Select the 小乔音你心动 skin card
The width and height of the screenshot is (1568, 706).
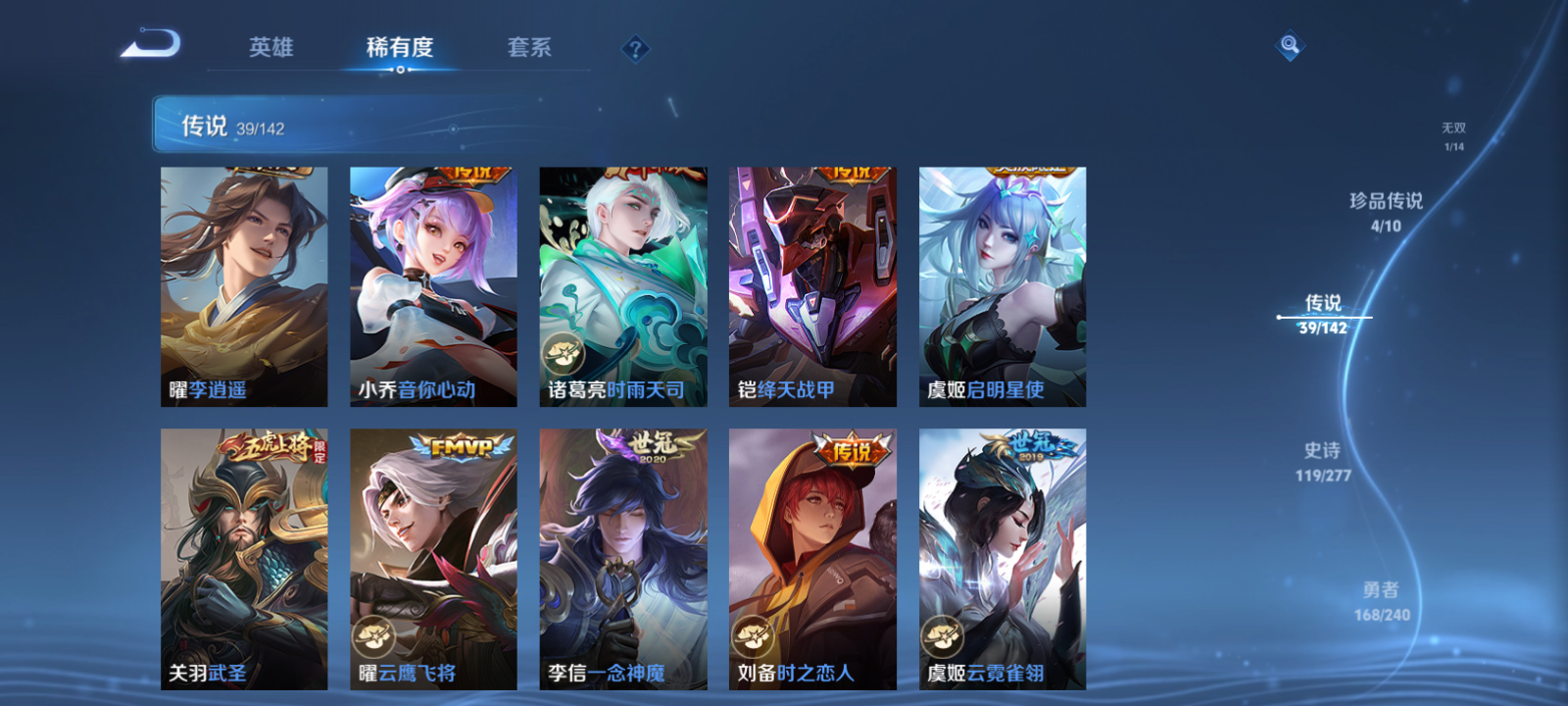pos(432,284)
